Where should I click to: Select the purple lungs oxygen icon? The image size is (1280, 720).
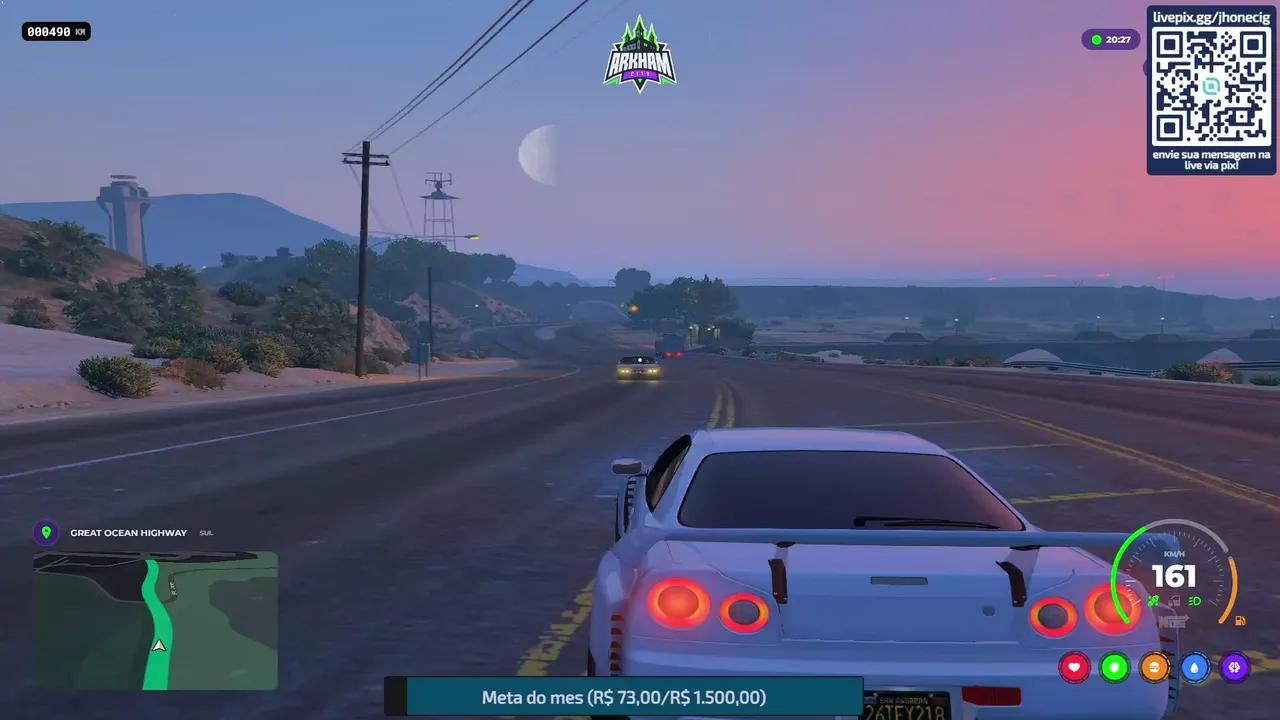(x=1235, y=667)
